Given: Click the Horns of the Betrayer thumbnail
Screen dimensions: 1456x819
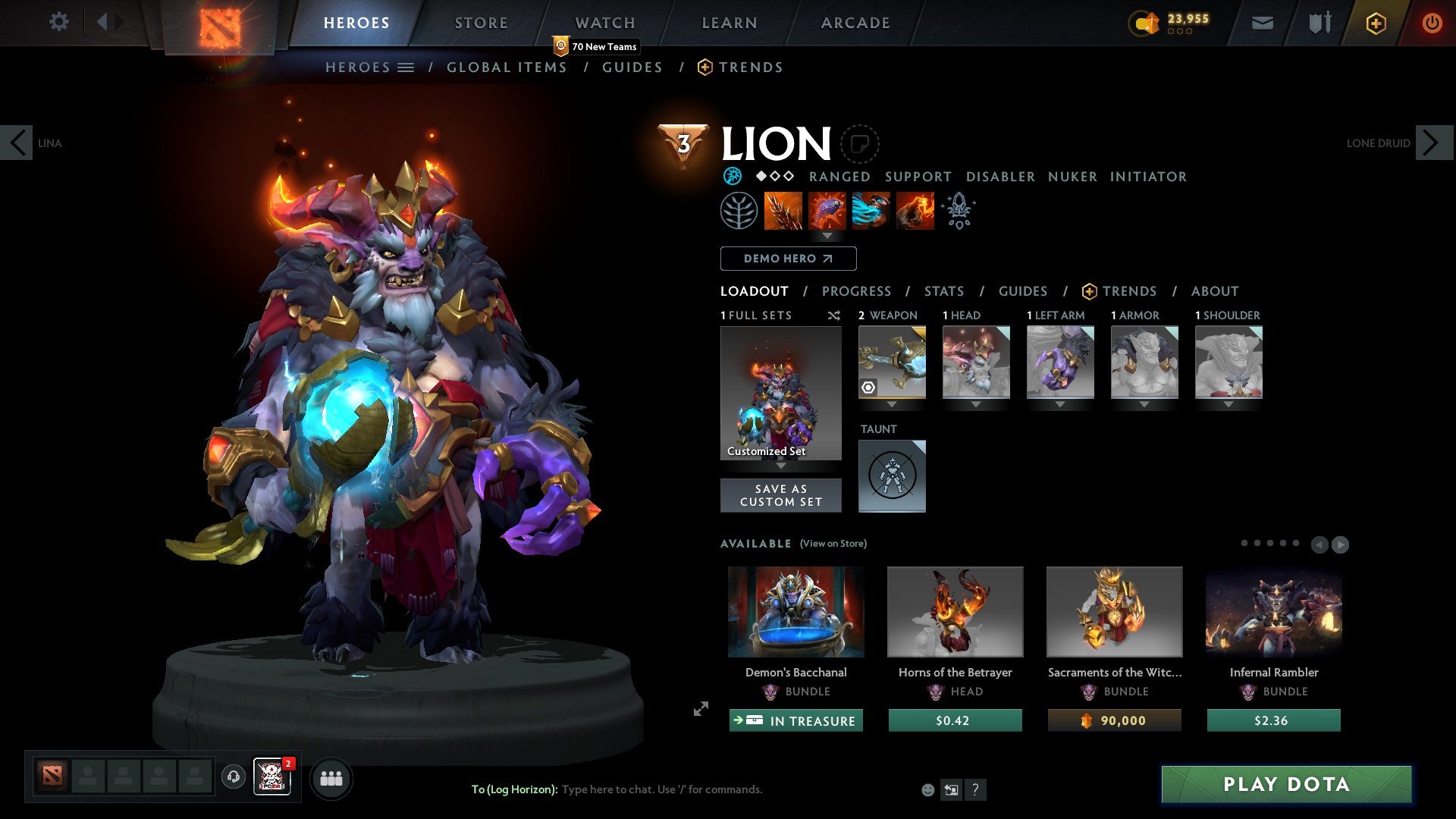Looking at the screenshot, I should [x=955, y=611].
